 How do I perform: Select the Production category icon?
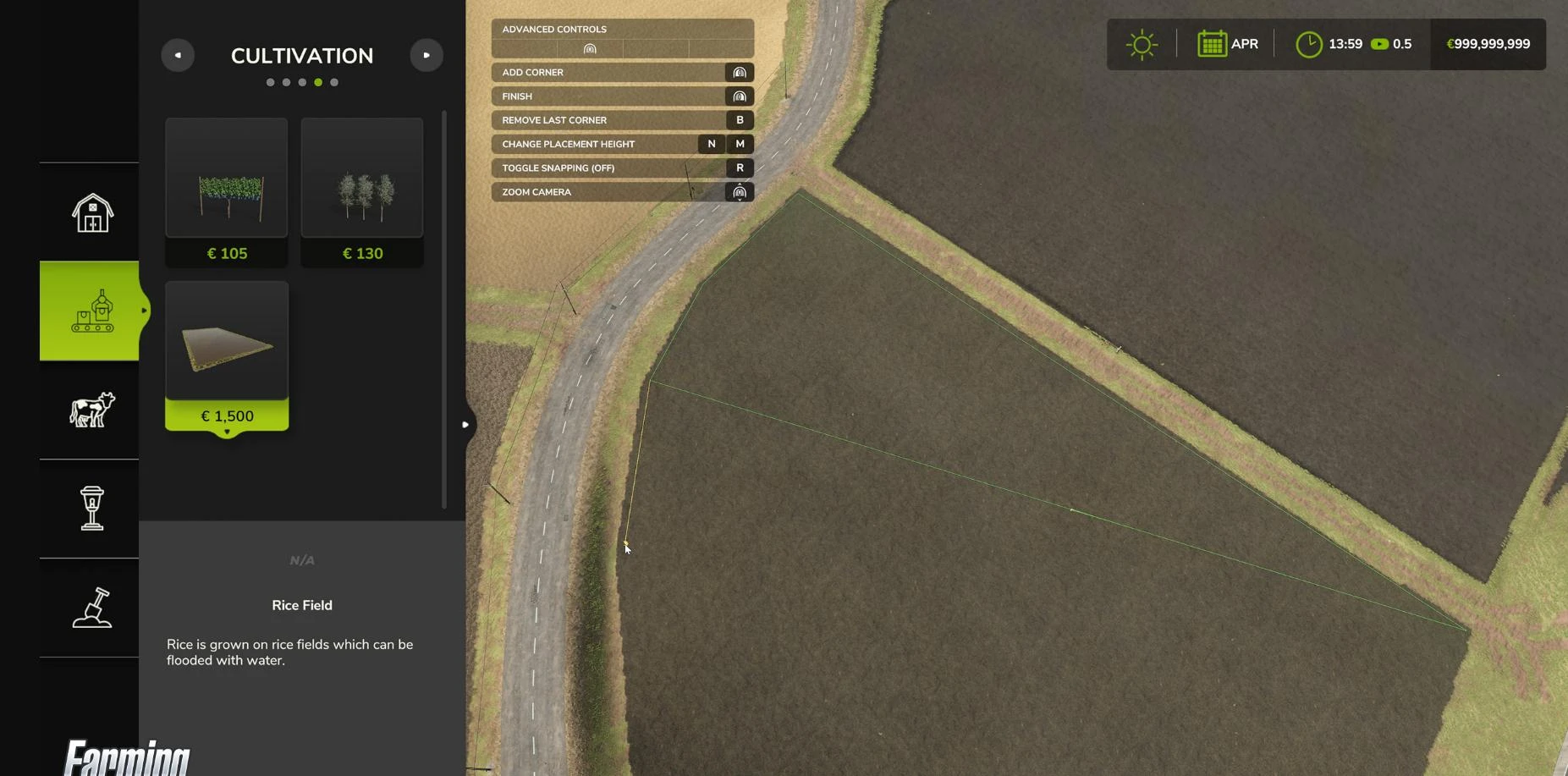pyautogui.click(x=89, y=311)
